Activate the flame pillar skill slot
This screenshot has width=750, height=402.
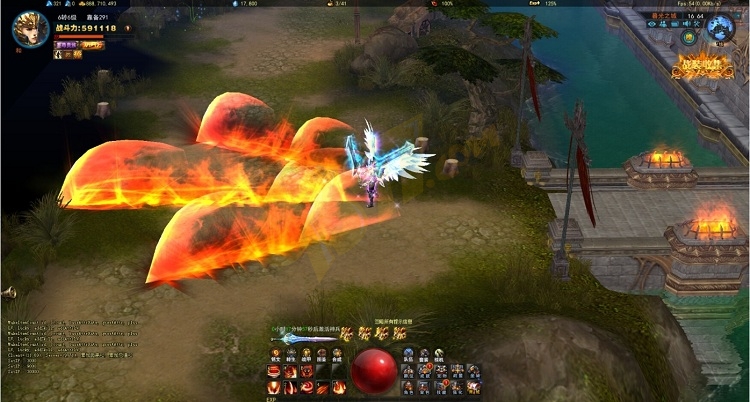pyautogui.click(x=274, y=387)
